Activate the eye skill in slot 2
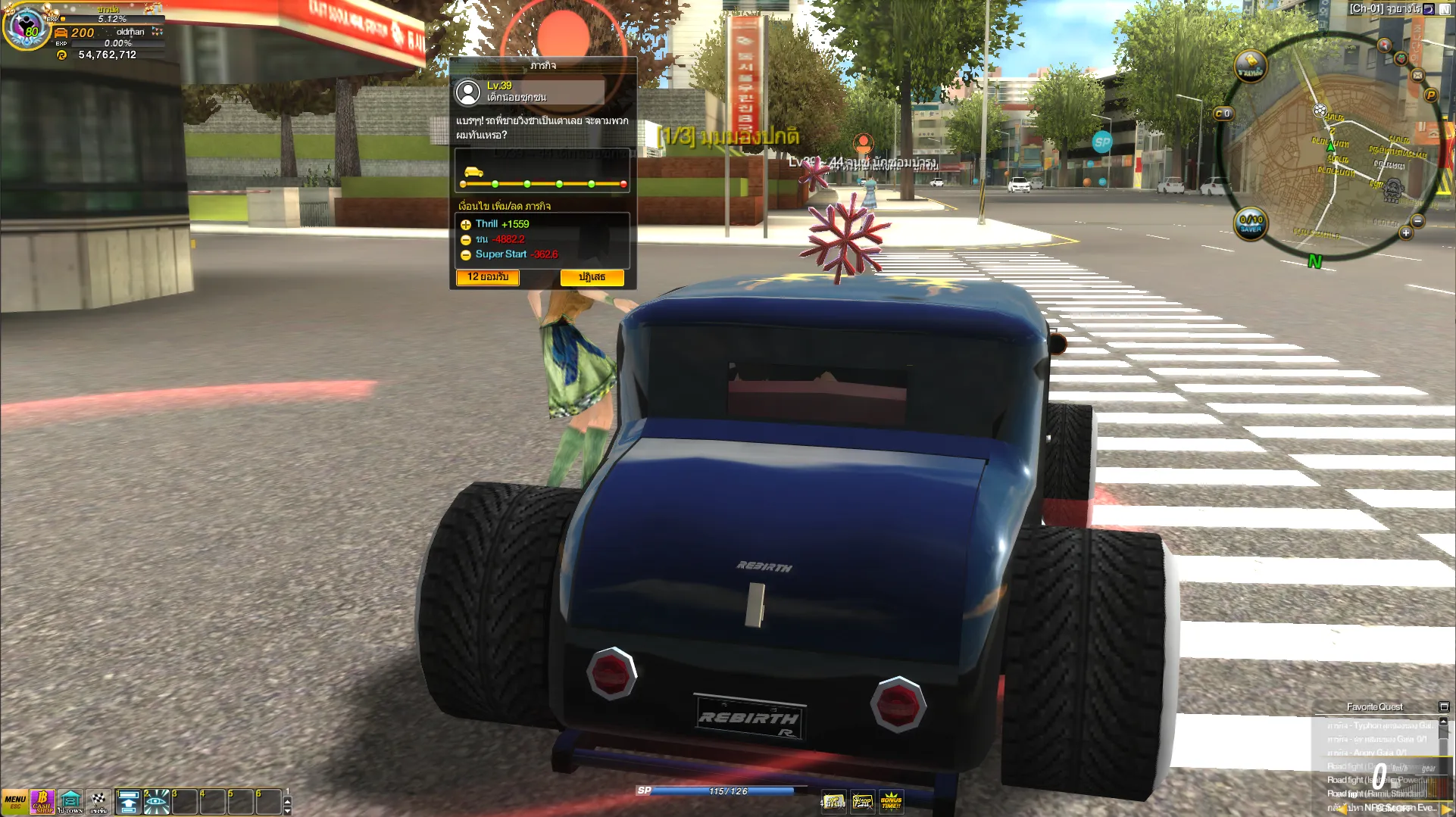 pyautogui.click(x=157, y=802)
